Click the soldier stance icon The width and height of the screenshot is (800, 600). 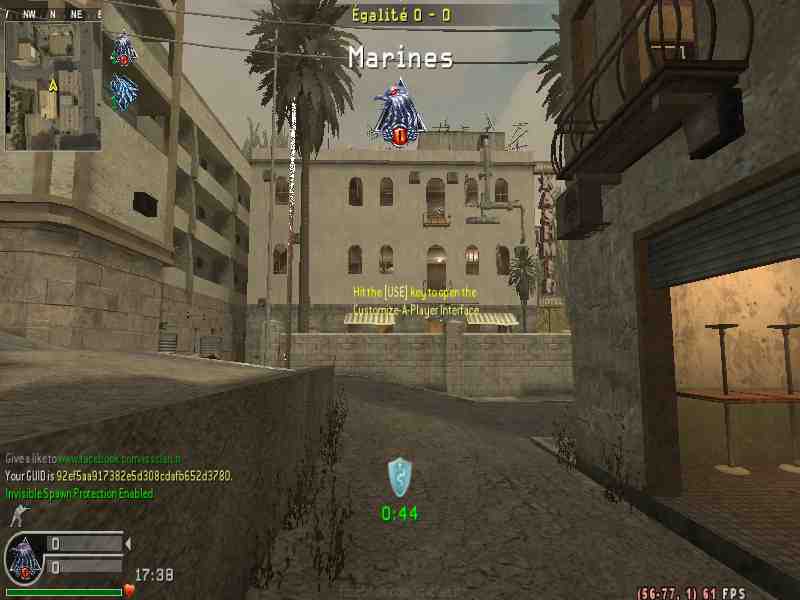(17, 516)
